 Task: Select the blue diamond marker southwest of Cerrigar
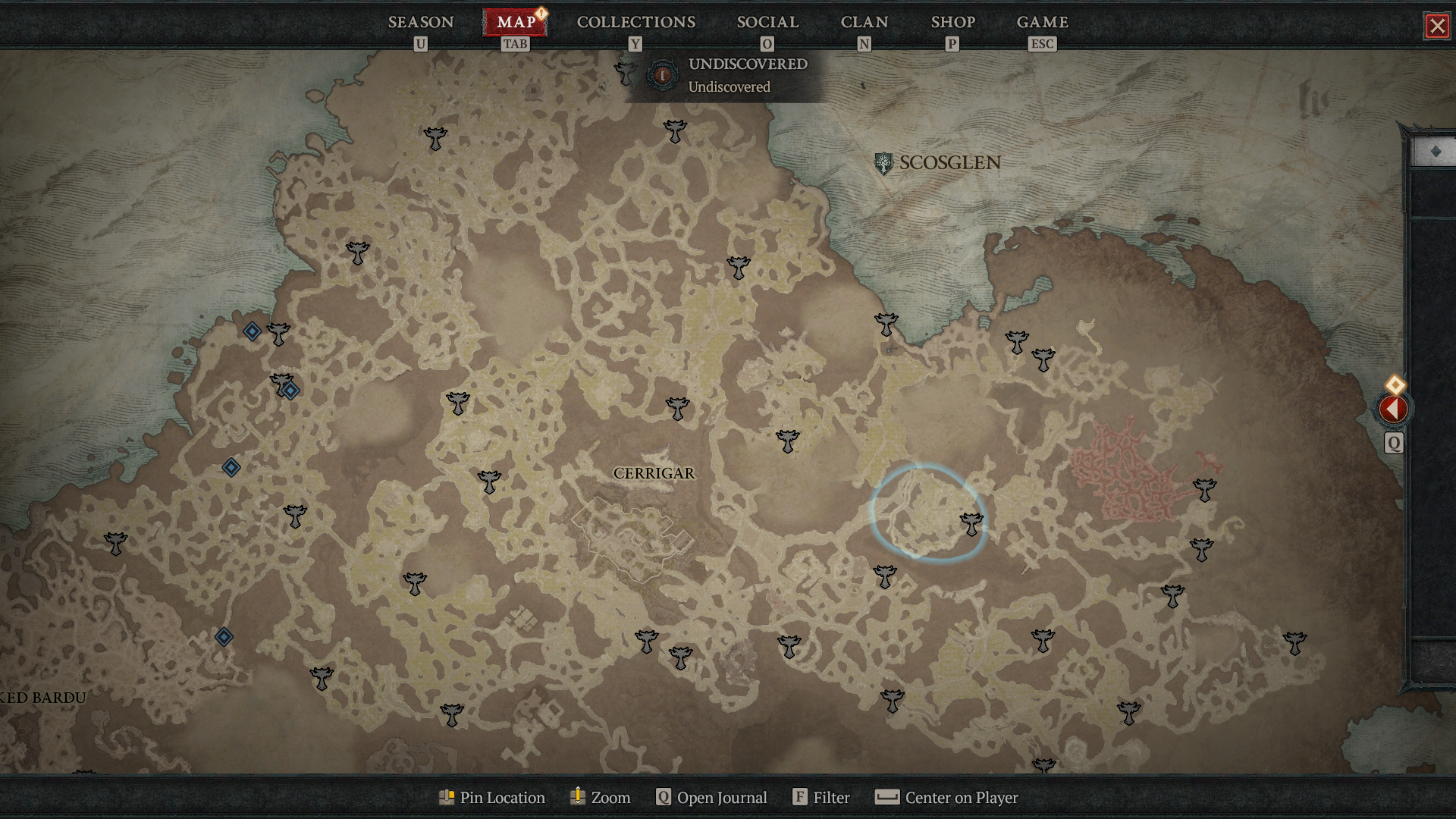223,637
